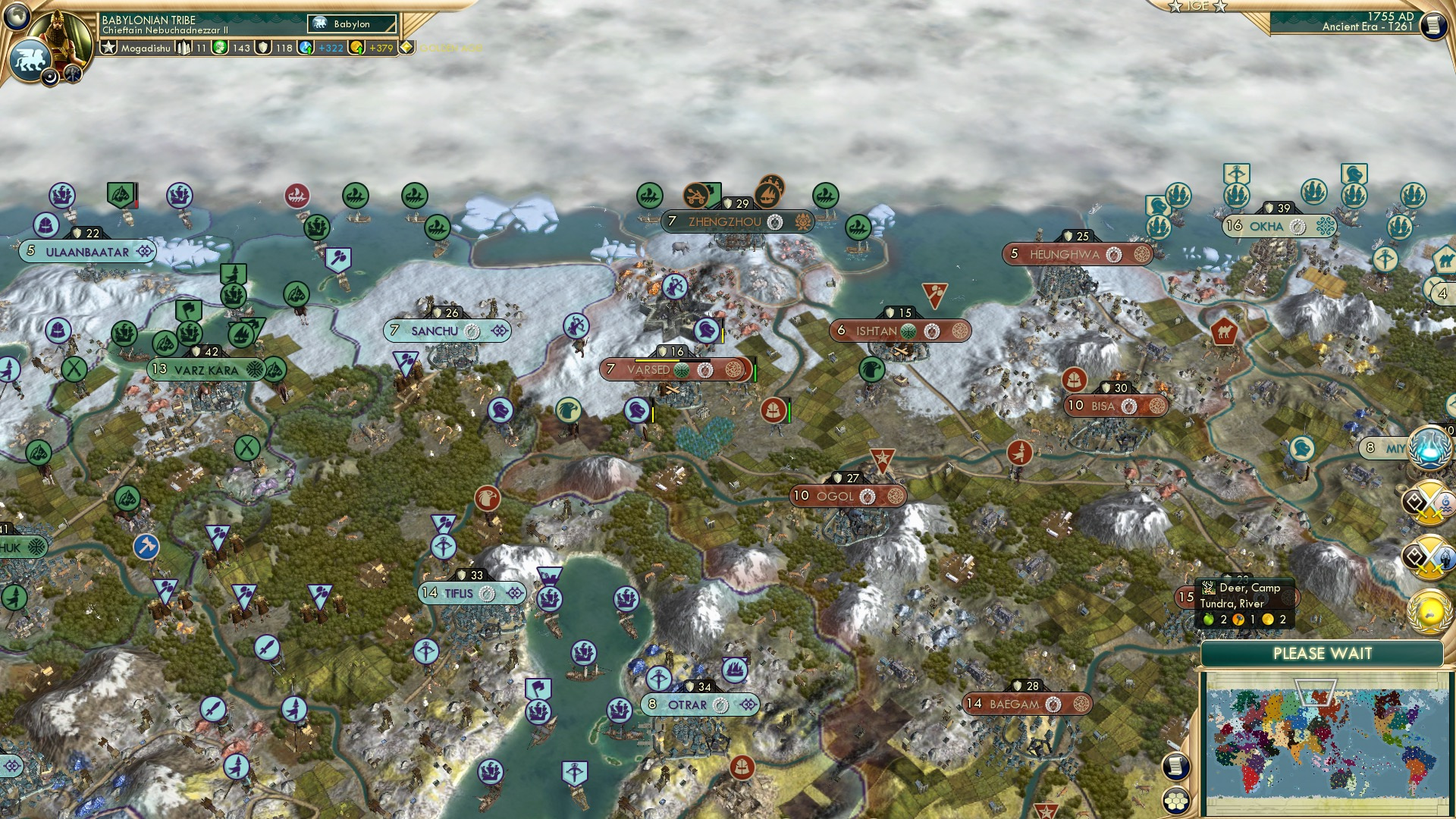
Task: Open the scroll icon beside the minimap
Action: coord(1175,766)
